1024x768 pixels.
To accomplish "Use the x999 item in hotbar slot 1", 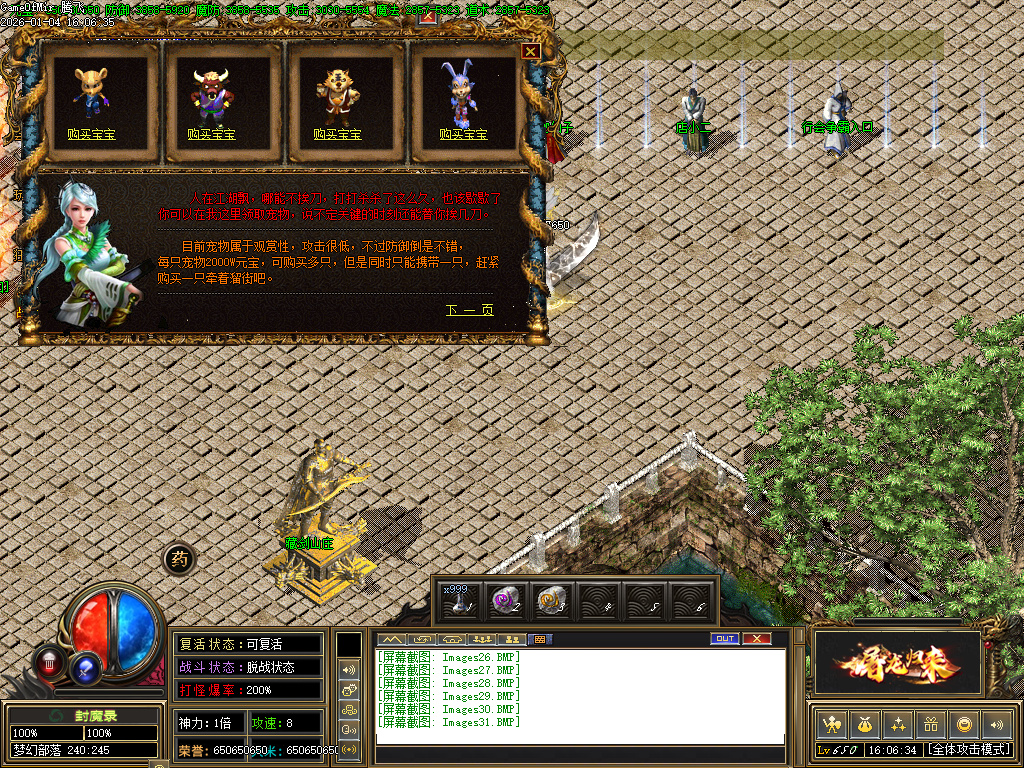I will tap(459, 600).
